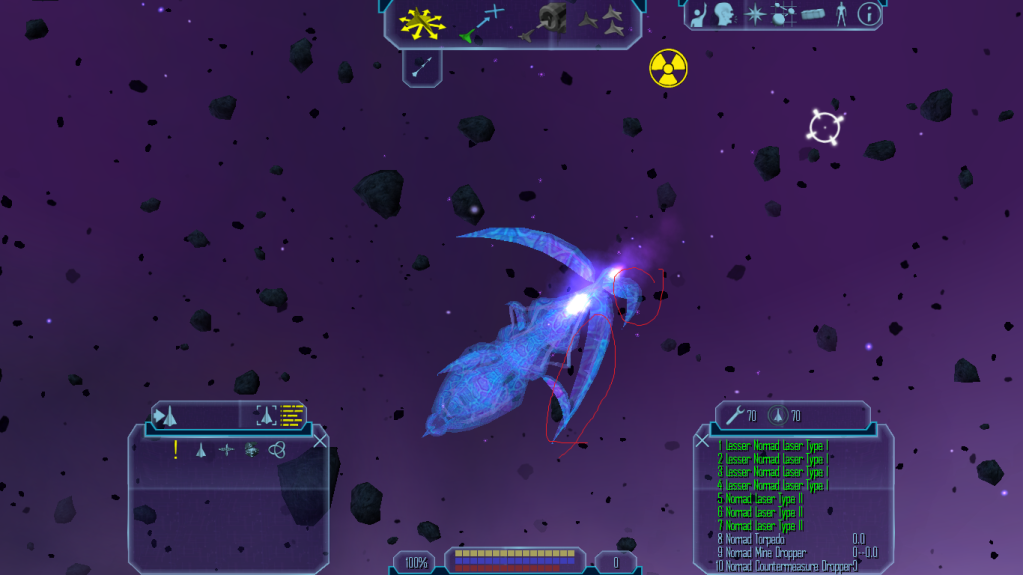Open the circled i Information icon
The image size is (1023, 575).
pos(869,14)
